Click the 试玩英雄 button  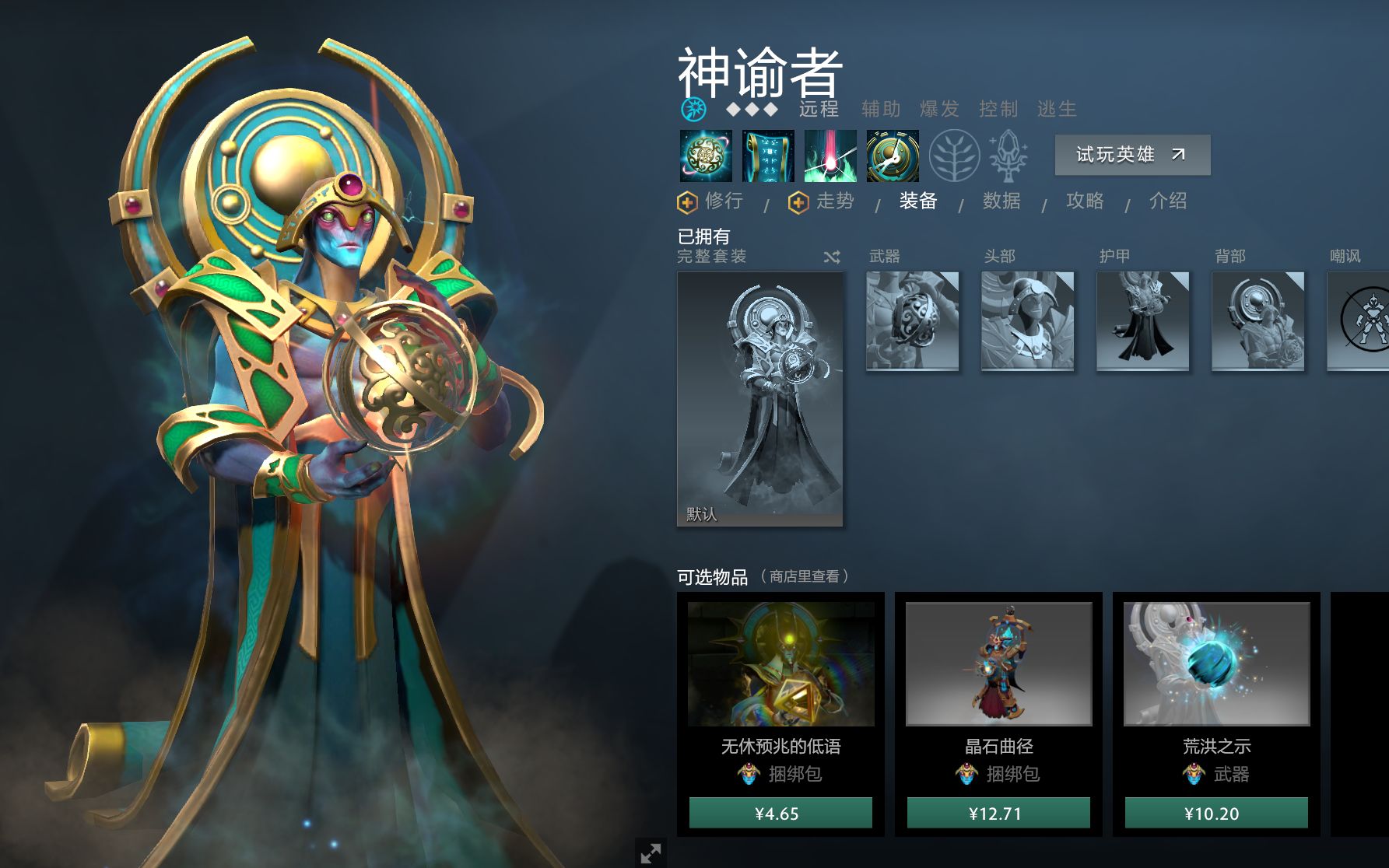(x=1132, y=155)
